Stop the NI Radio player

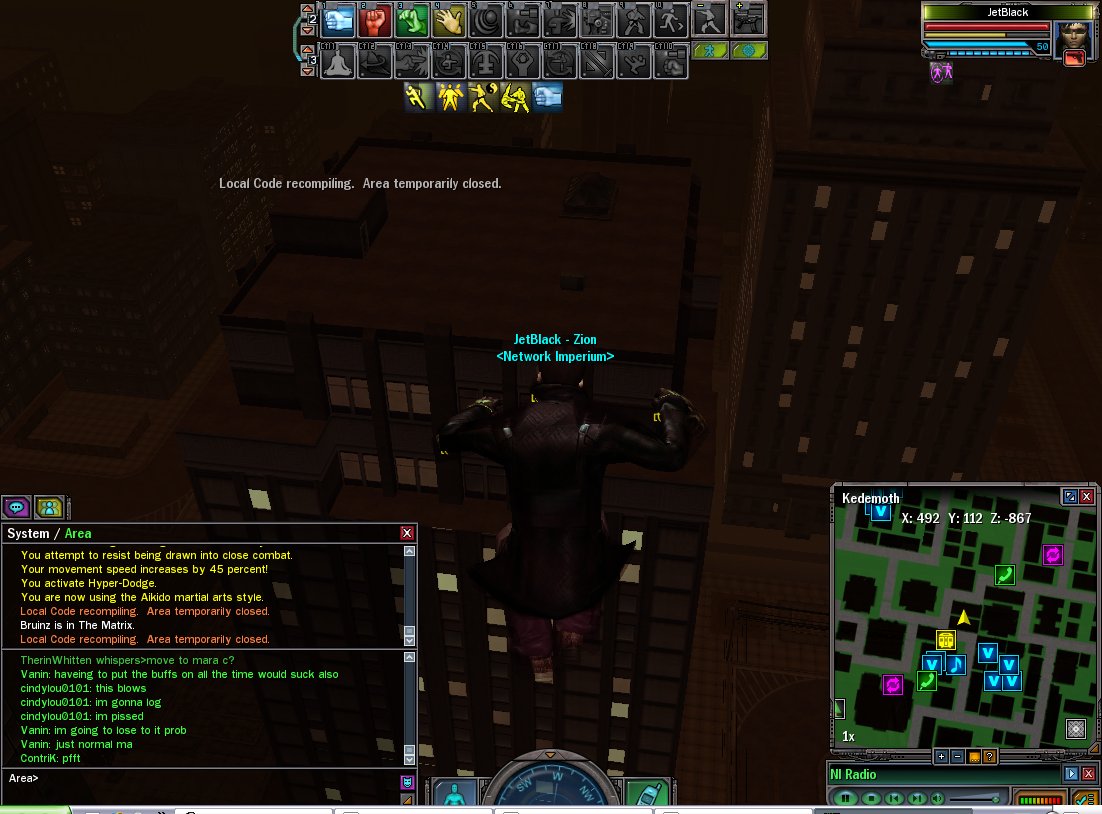[870, 798]
